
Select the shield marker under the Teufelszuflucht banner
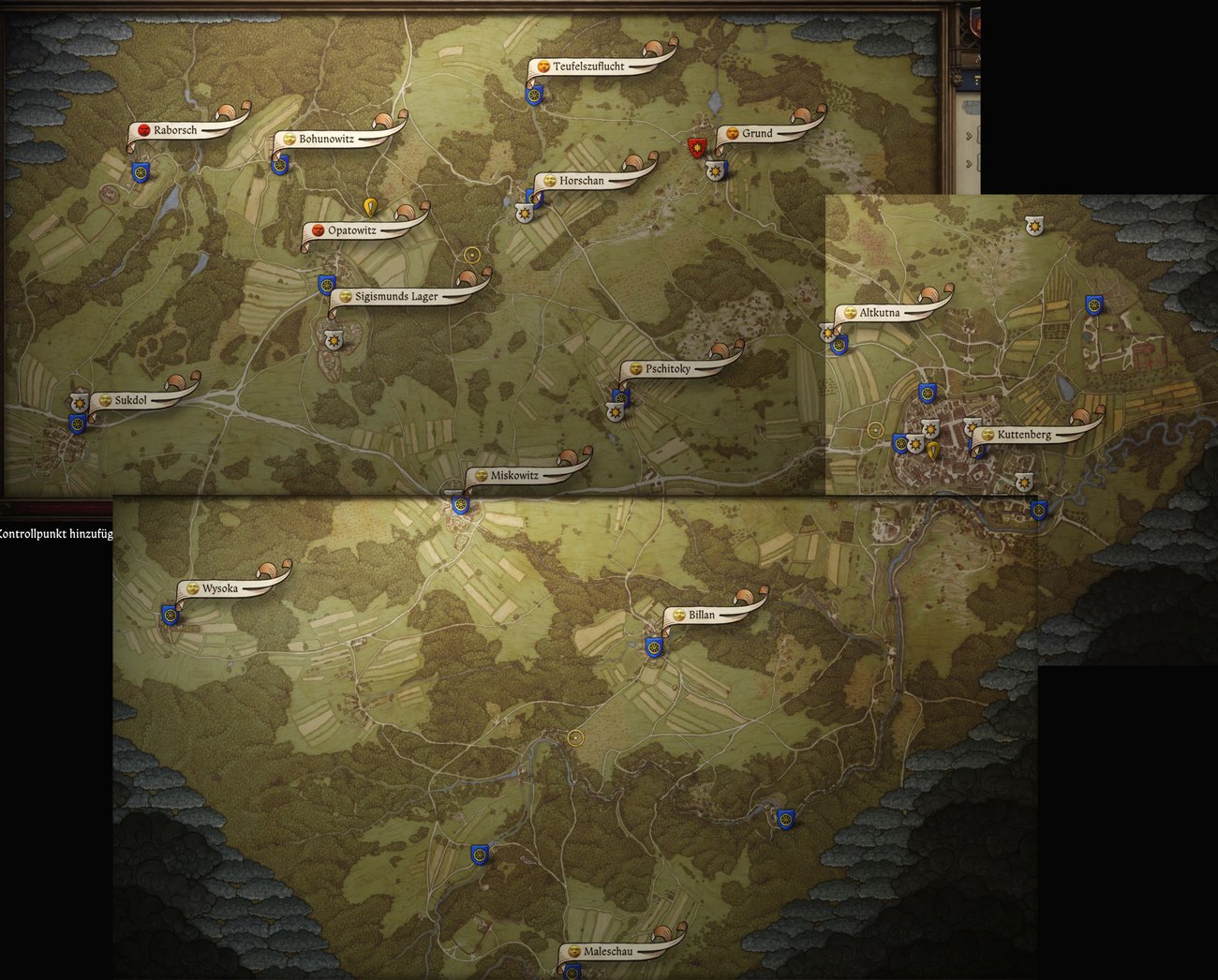click(536, 95)
